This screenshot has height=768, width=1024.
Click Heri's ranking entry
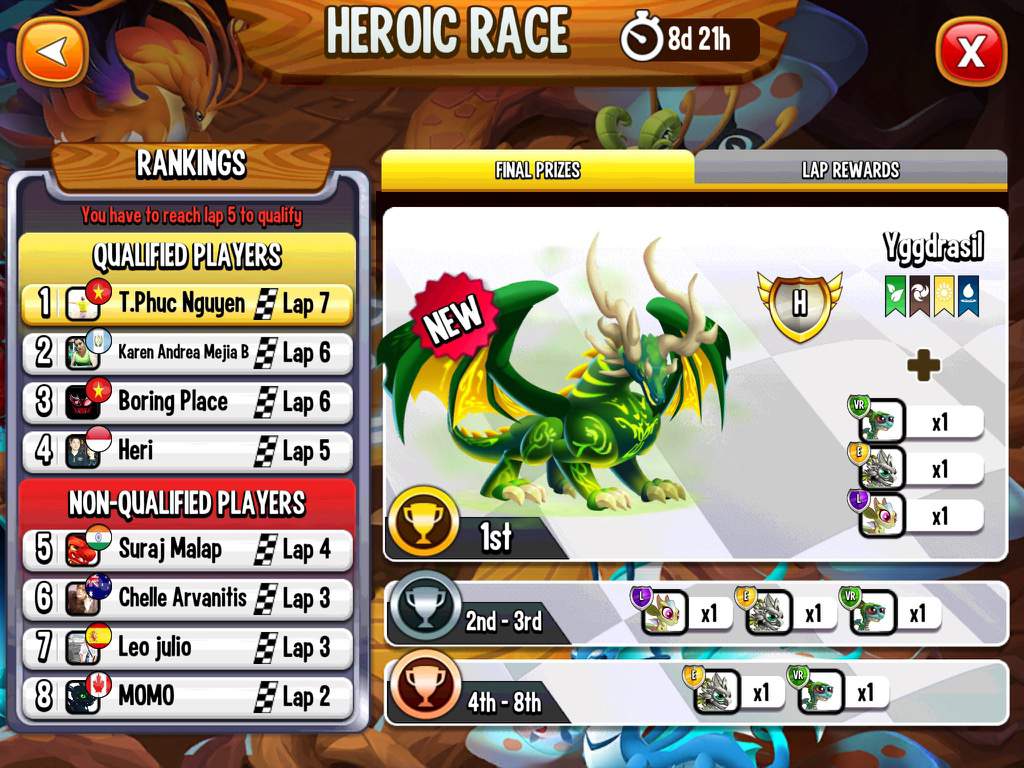pos(187,451)
